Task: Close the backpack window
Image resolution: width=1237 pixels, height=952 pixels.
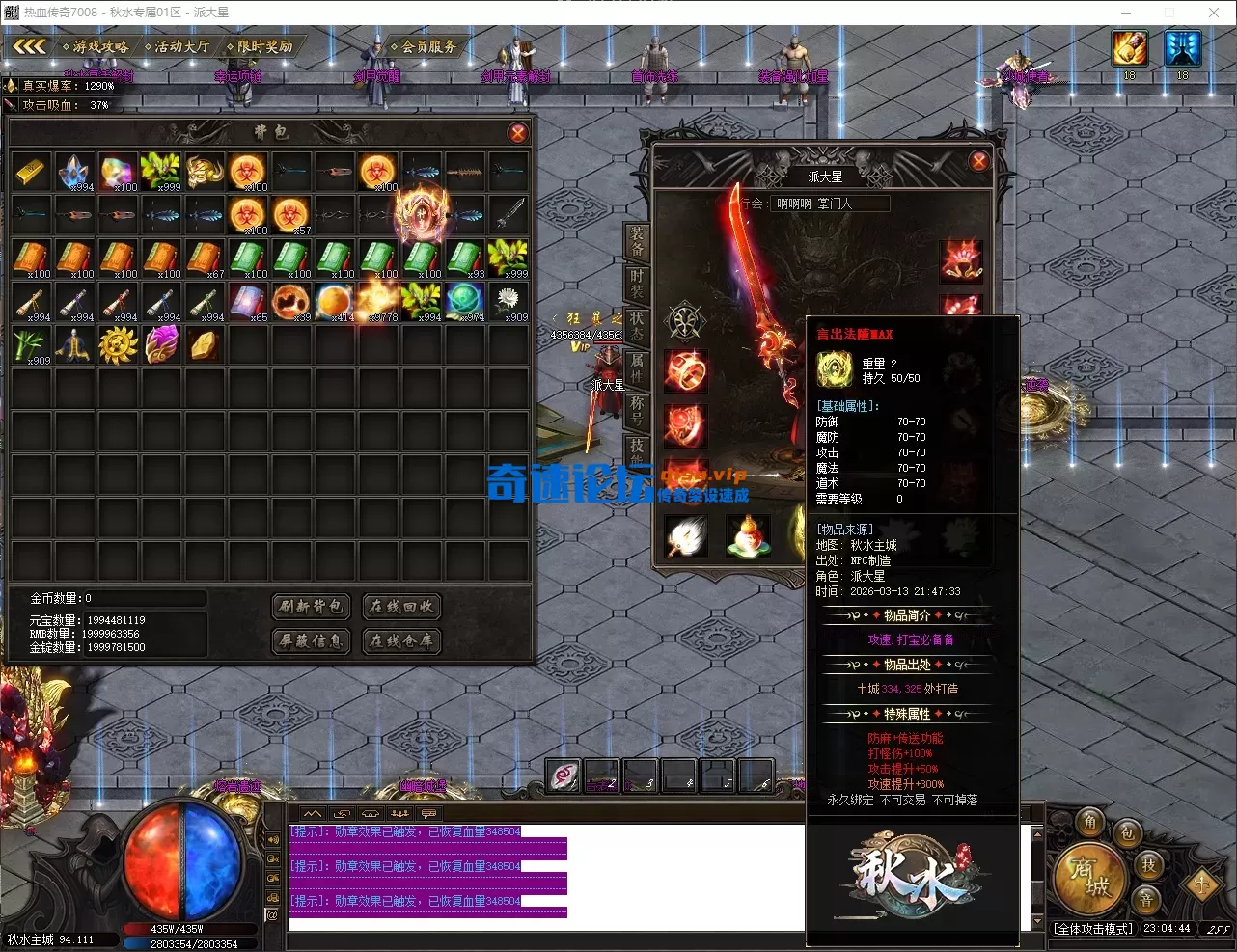Action: tap(518, 133)
